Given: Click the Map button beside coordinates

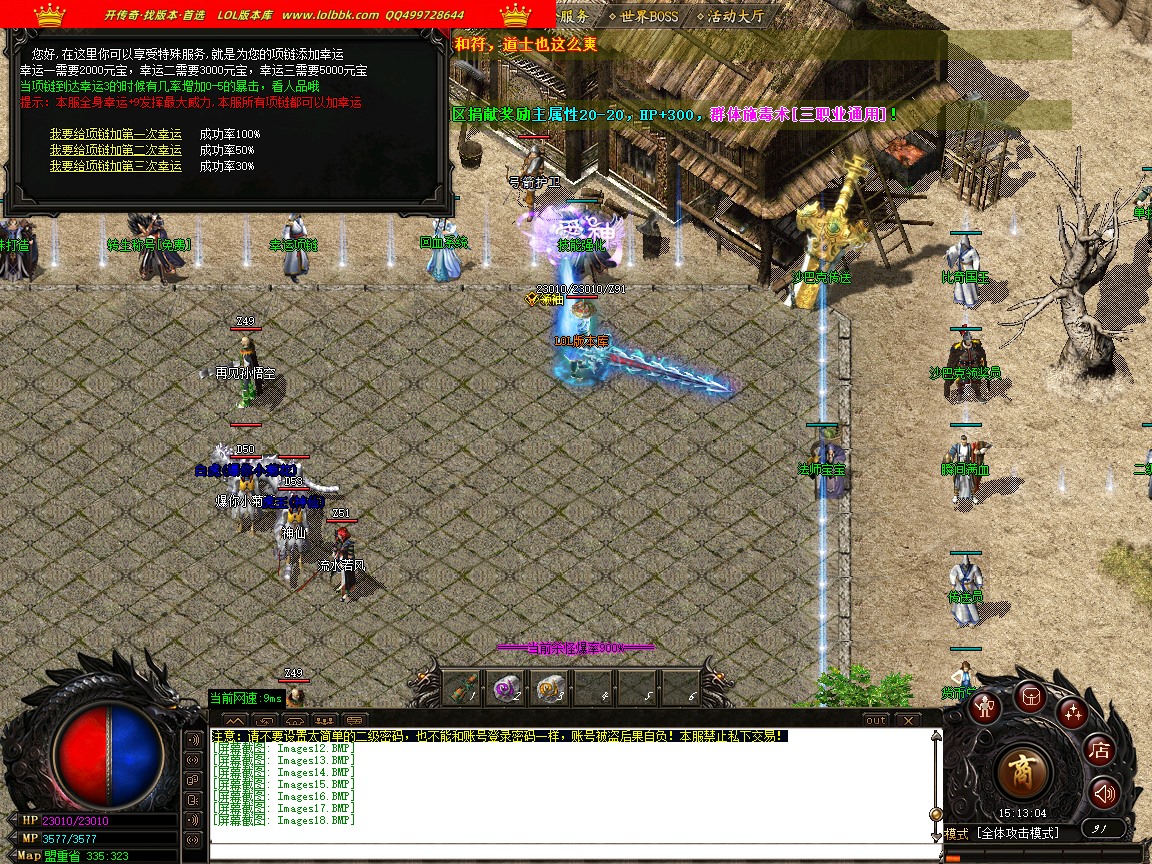Looking at the screenshot, I should pyautogui.click(x=28, y=856).
